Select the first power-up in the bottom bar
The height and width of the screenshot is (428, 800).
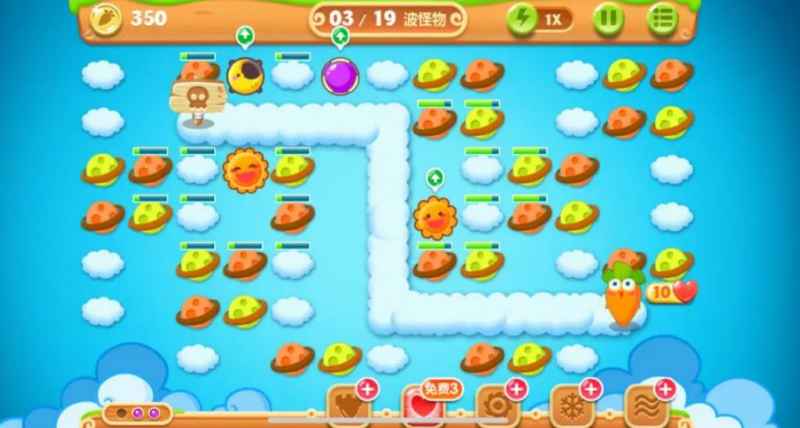(x=346, y=405)
